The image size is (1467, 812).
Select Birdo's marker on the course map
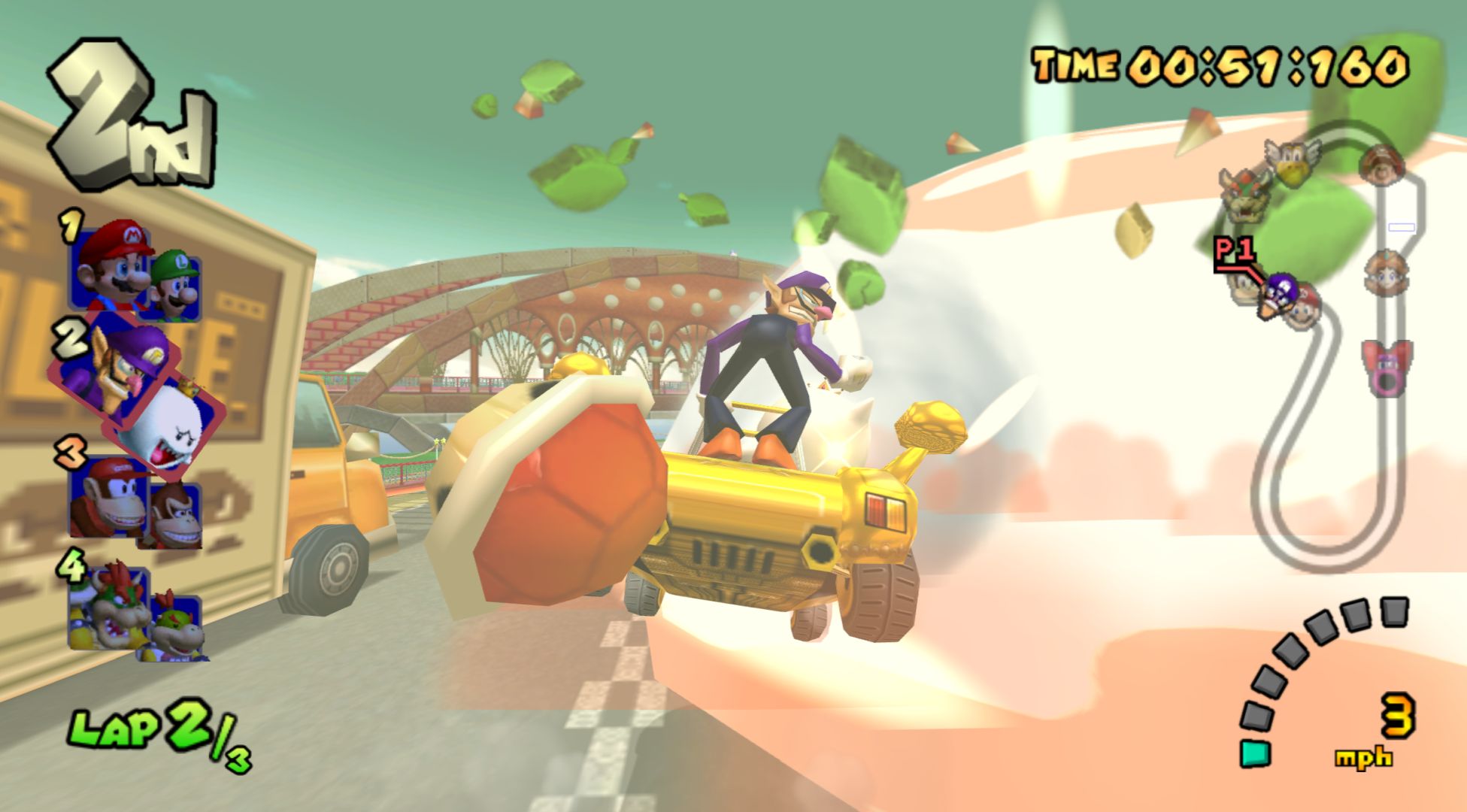click(x=1385, y=367)
